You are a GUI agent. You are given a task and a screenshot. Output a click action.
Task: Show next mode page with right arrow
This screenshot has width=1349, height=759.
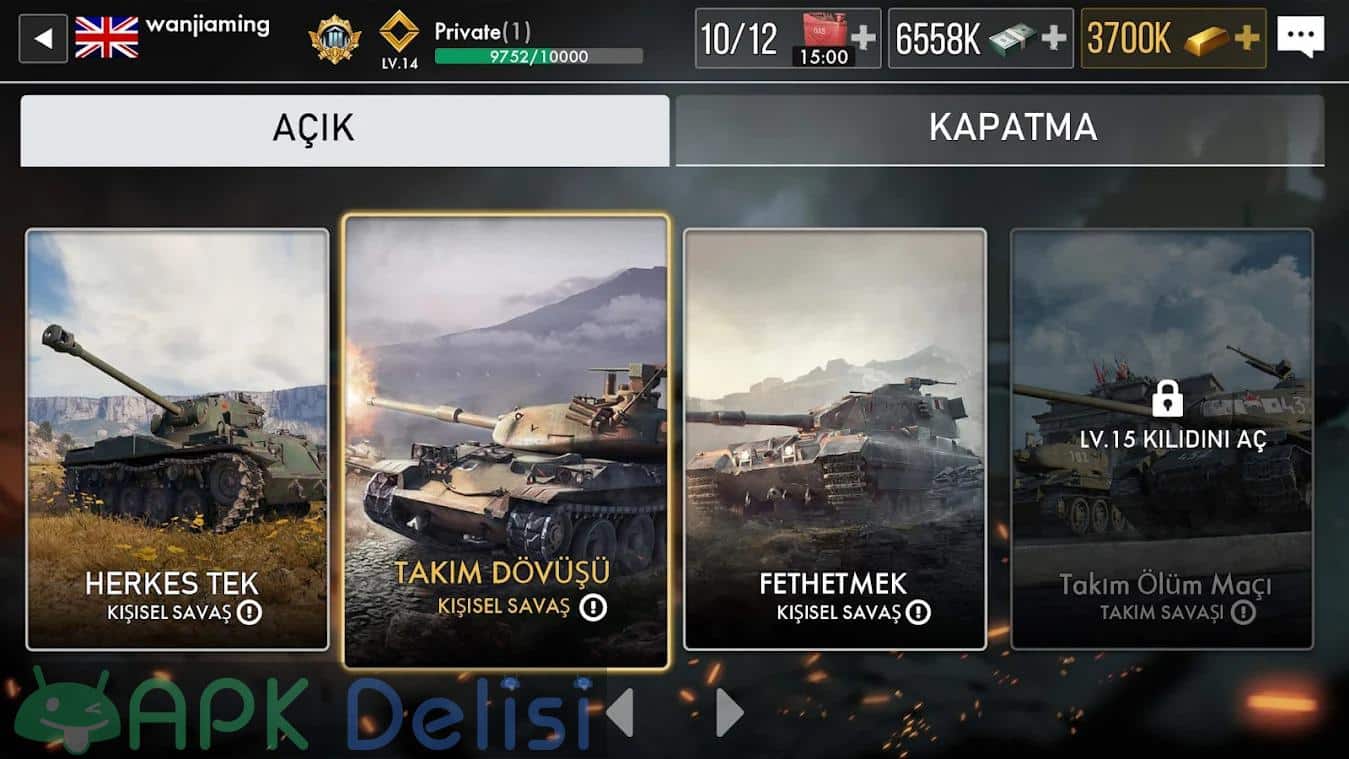(x=730, y=712)
